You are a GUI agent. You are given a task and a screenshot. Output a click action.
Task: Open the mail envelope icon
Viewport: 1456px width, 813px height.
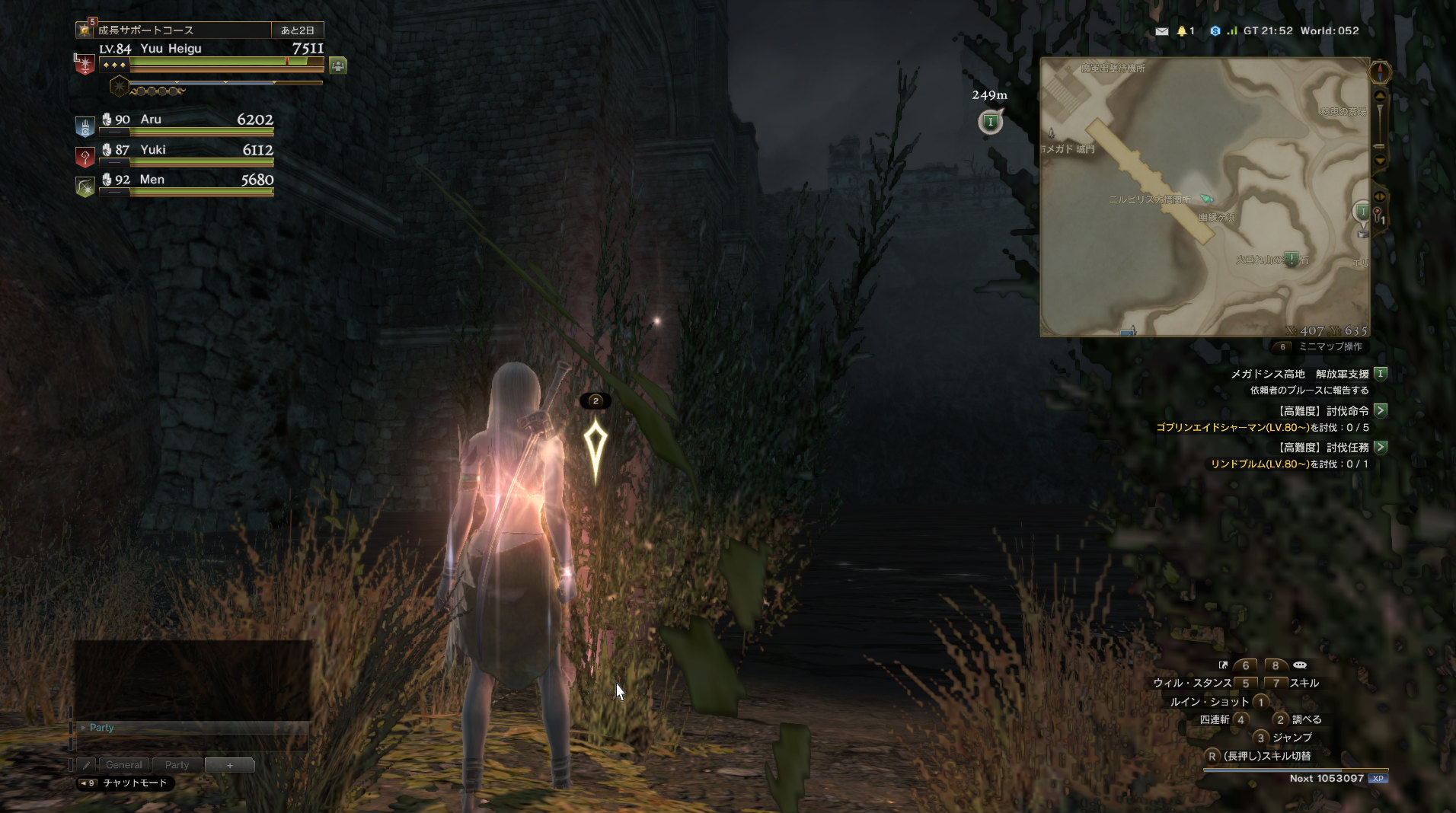(1161, 31)
